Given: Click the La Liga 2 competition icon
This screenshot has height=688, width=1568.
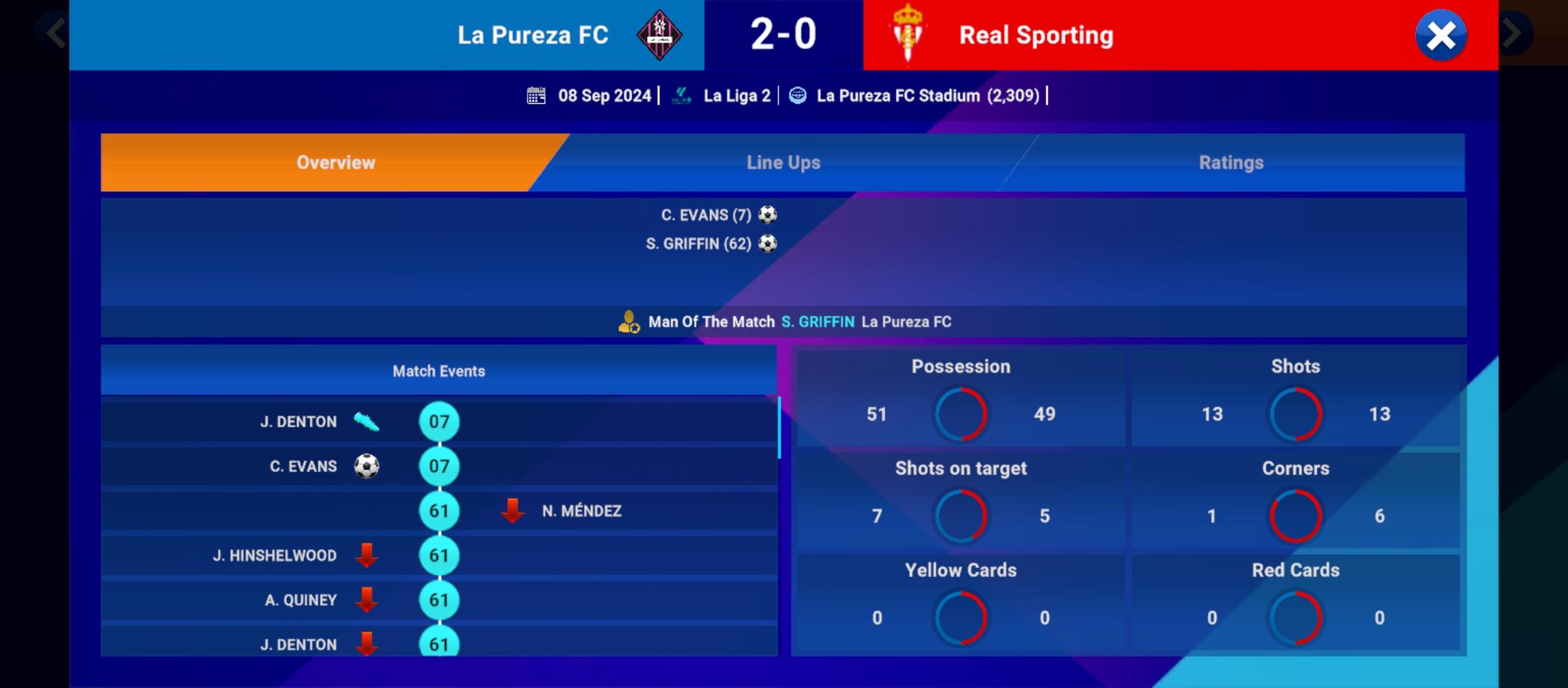Looking at the screenshot, I should coord(681,95).
